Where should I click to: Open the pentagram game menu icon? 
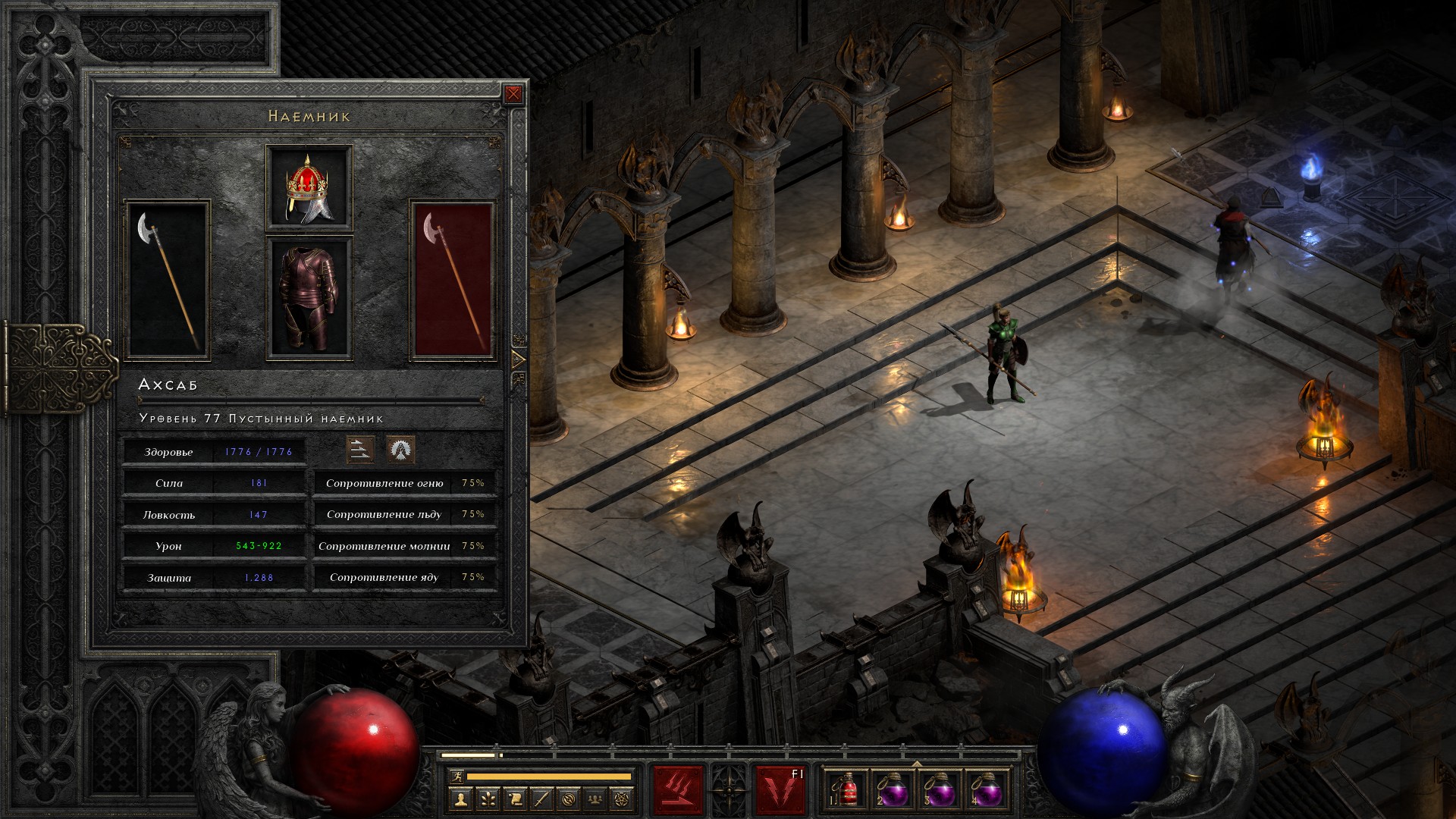[x=623, y=799]
